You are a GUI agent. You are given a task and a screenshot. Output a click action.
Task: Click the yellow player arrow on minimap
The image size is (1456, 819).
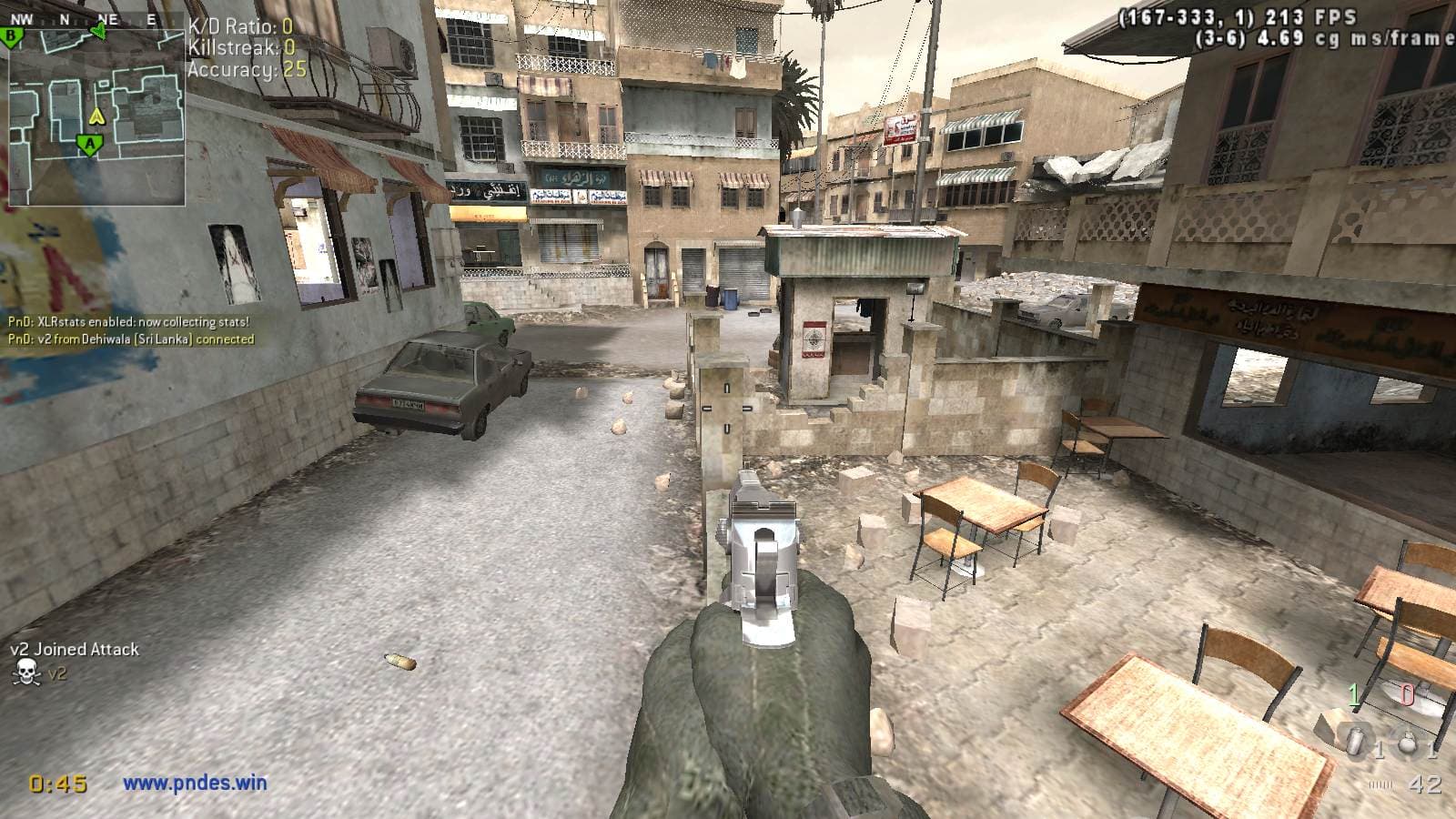click(x=97, y=116)
